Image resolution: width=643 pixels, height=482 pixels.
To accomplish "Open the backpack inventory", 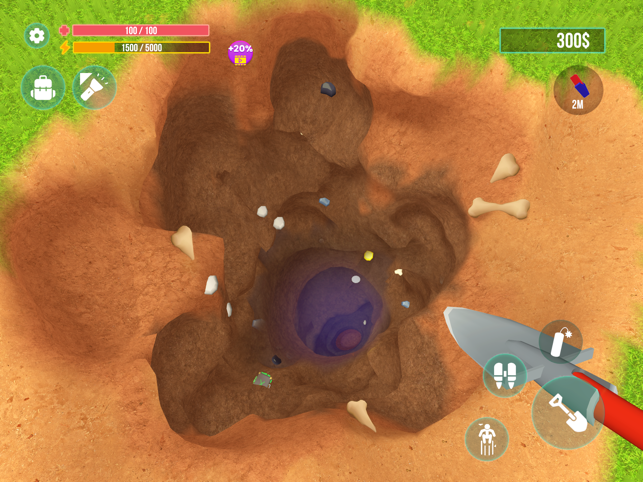I will tap(43, 88).
